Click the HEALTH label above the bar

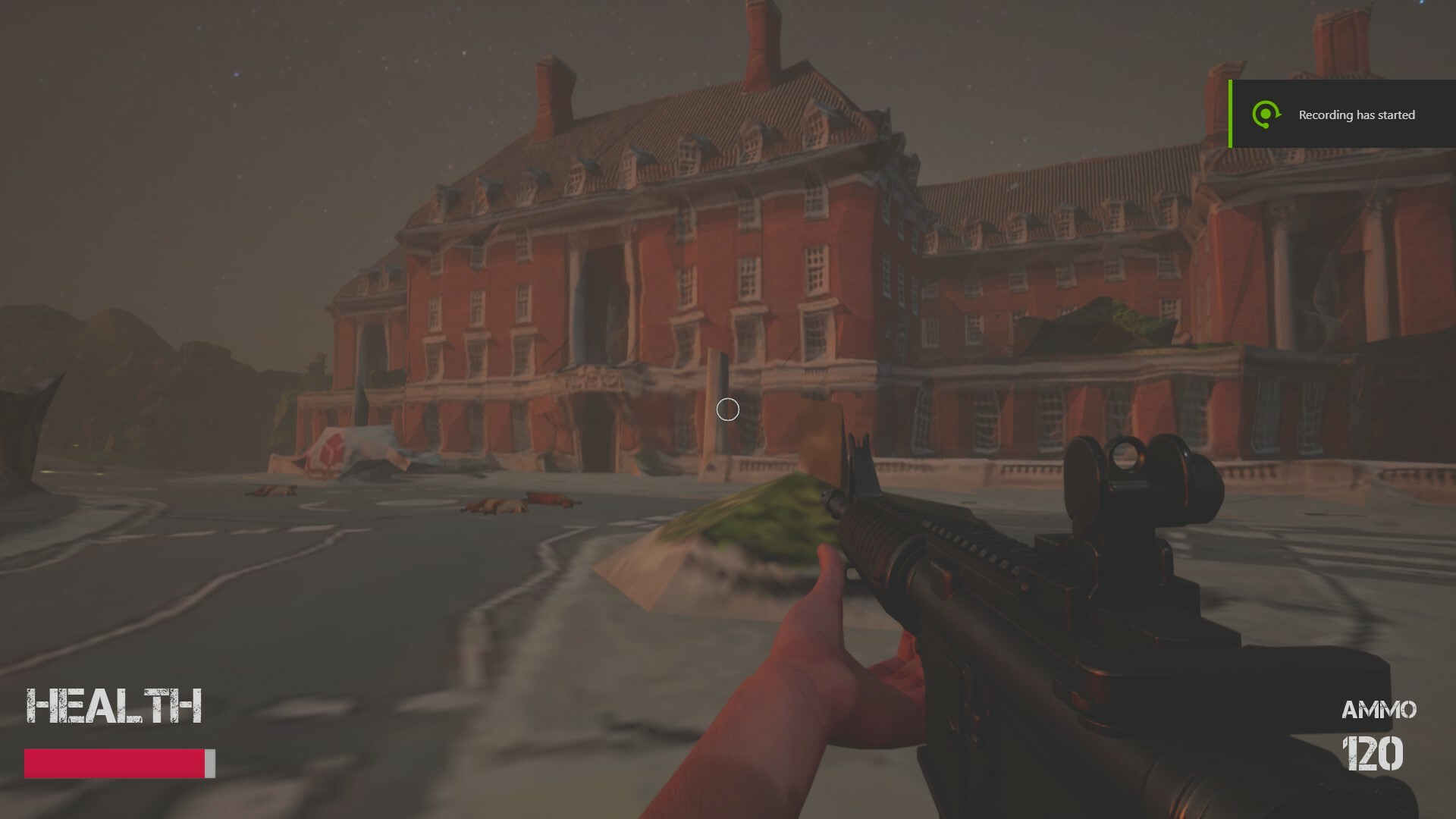click(x=114, y=705)
